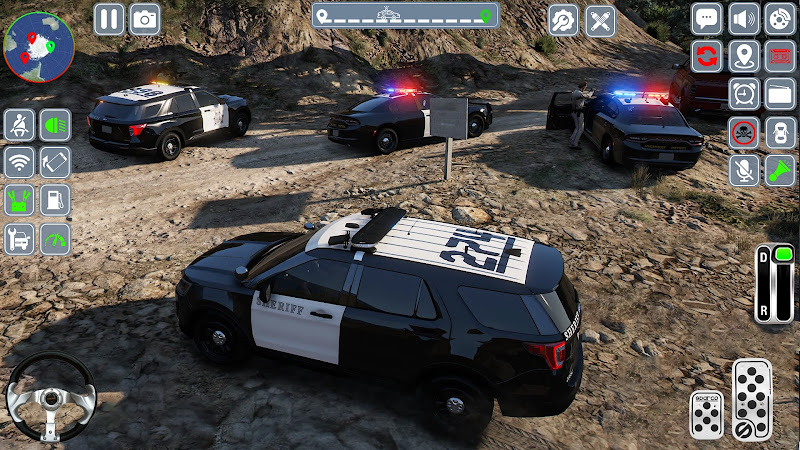
Task: Click the fuel pump icon
Action: coord(55,199)
